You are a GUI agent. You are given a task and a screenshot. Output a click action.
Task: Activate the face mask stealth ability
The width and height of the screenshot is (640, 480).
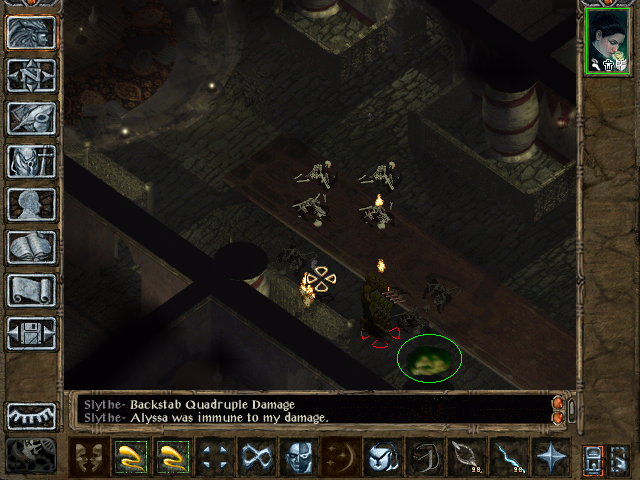tap(299, 457)
